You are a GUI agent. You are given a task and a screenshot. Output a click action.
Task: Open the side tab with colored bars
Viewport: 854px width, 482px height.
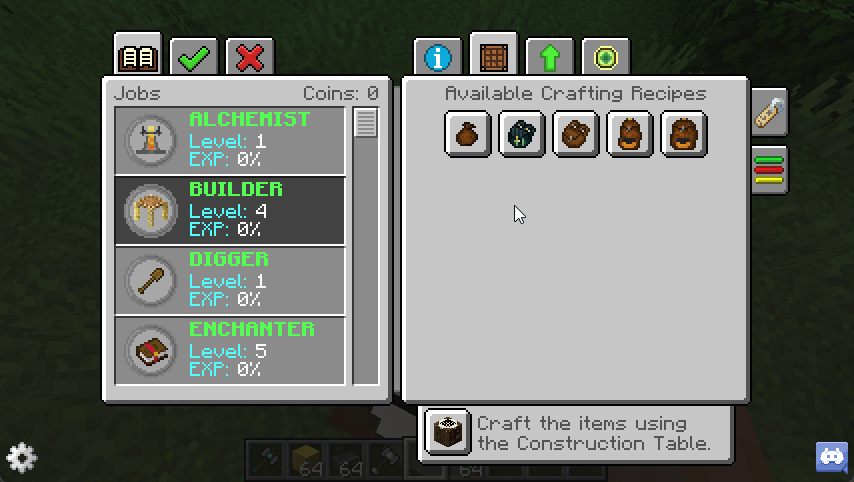tap(769, 169)
